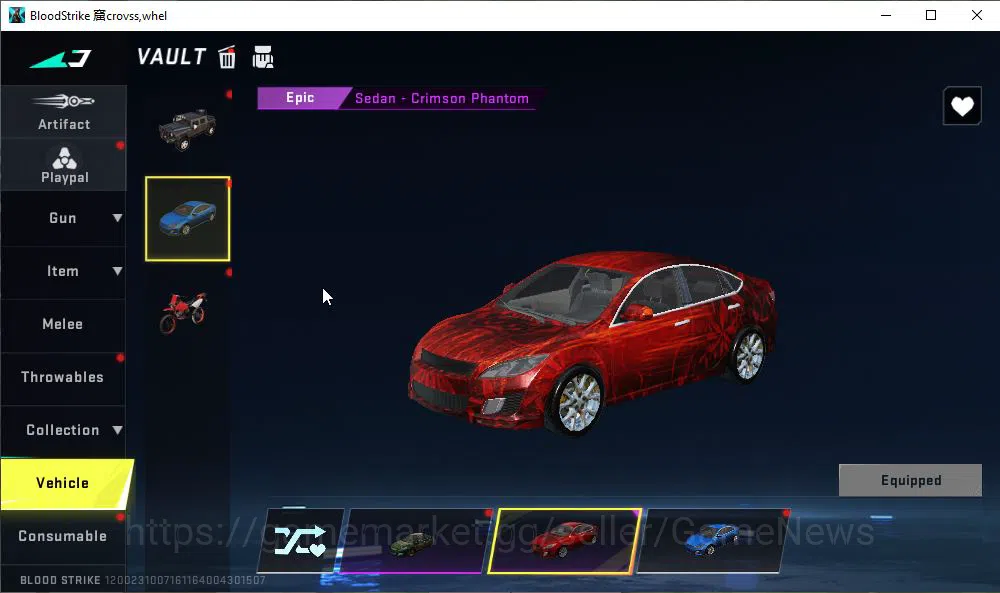
Task: Click the trash can icon beside Vault
Action: pos(228,57)
